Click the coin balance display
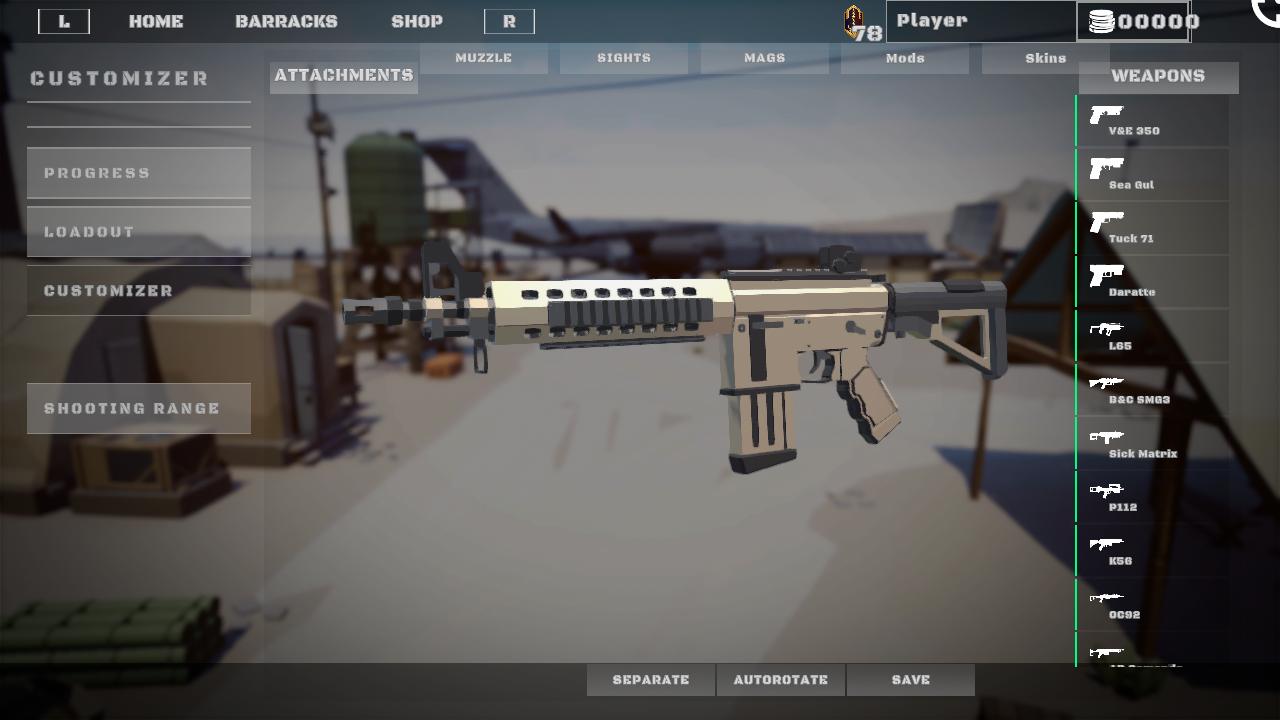1280x720 pixels. [1135, 20]
